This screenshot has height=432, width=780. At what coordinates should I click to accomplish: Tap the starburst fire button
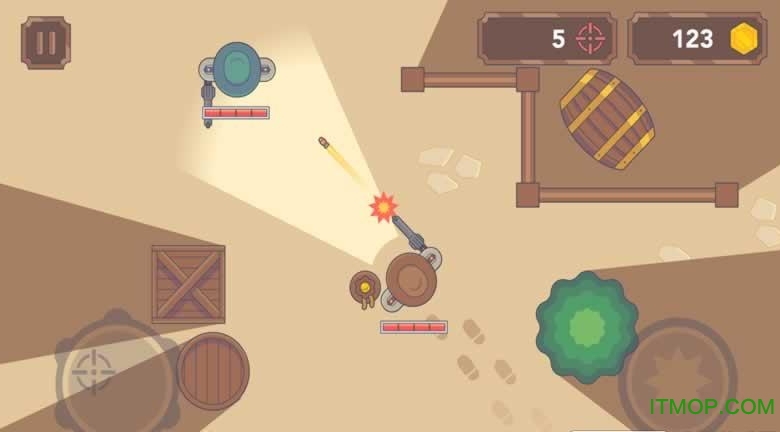(x=677, y=375)
